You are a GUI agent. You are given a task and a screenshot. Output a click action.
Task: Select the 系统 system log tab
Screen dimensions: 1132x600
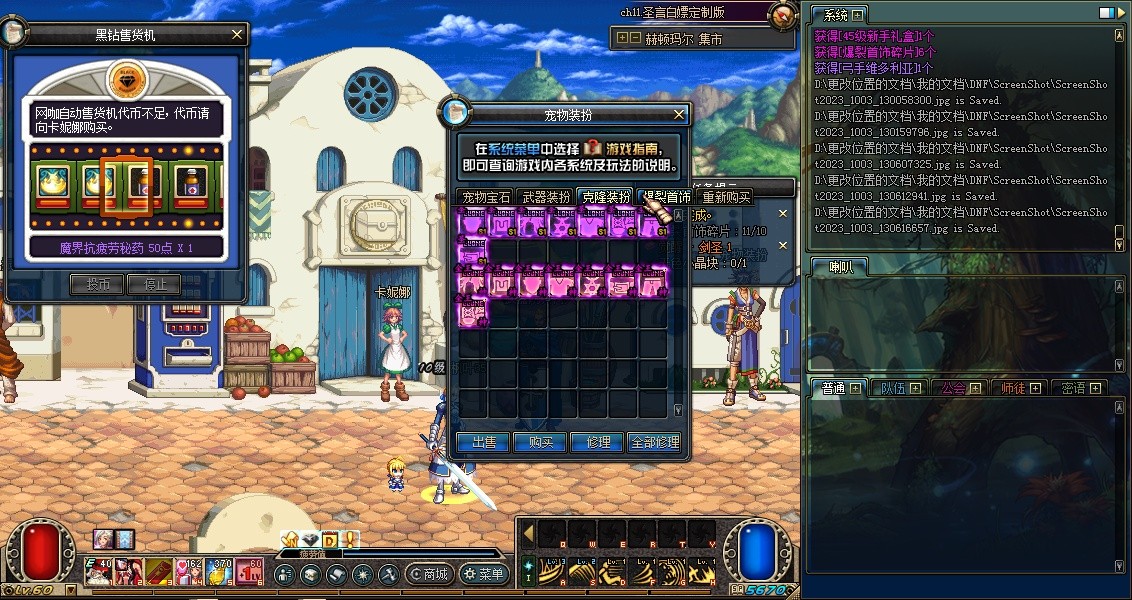[836, 15]
